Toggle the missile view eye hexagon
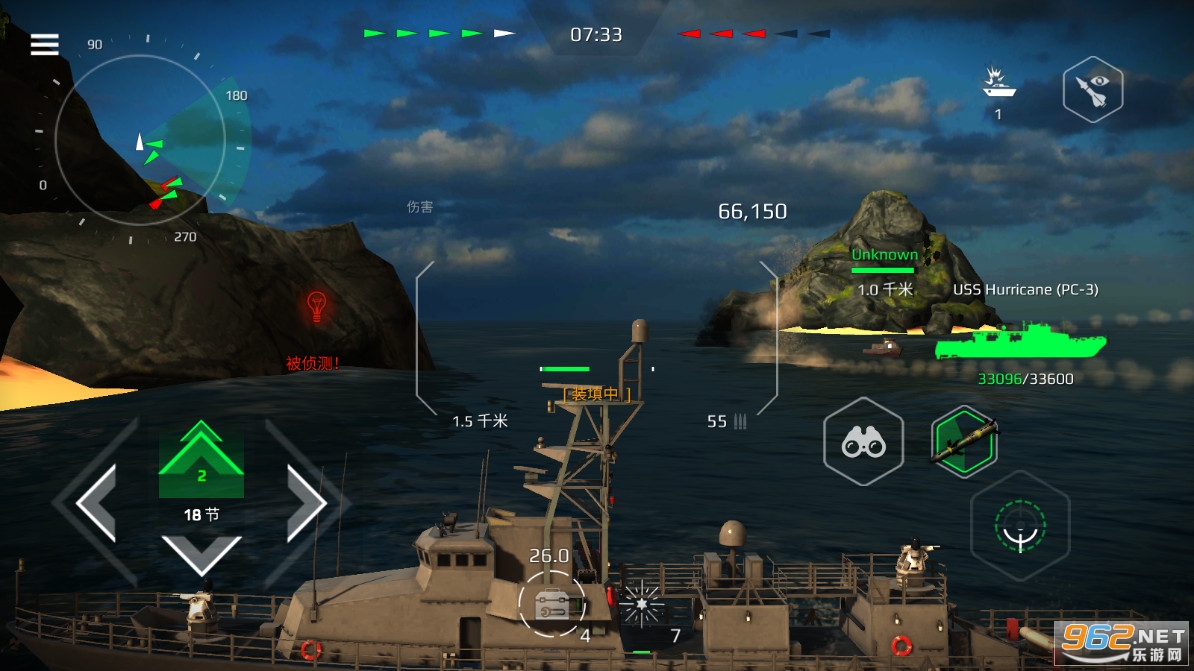Screen dimensions: 1194x671 (x=1092, y=90)
